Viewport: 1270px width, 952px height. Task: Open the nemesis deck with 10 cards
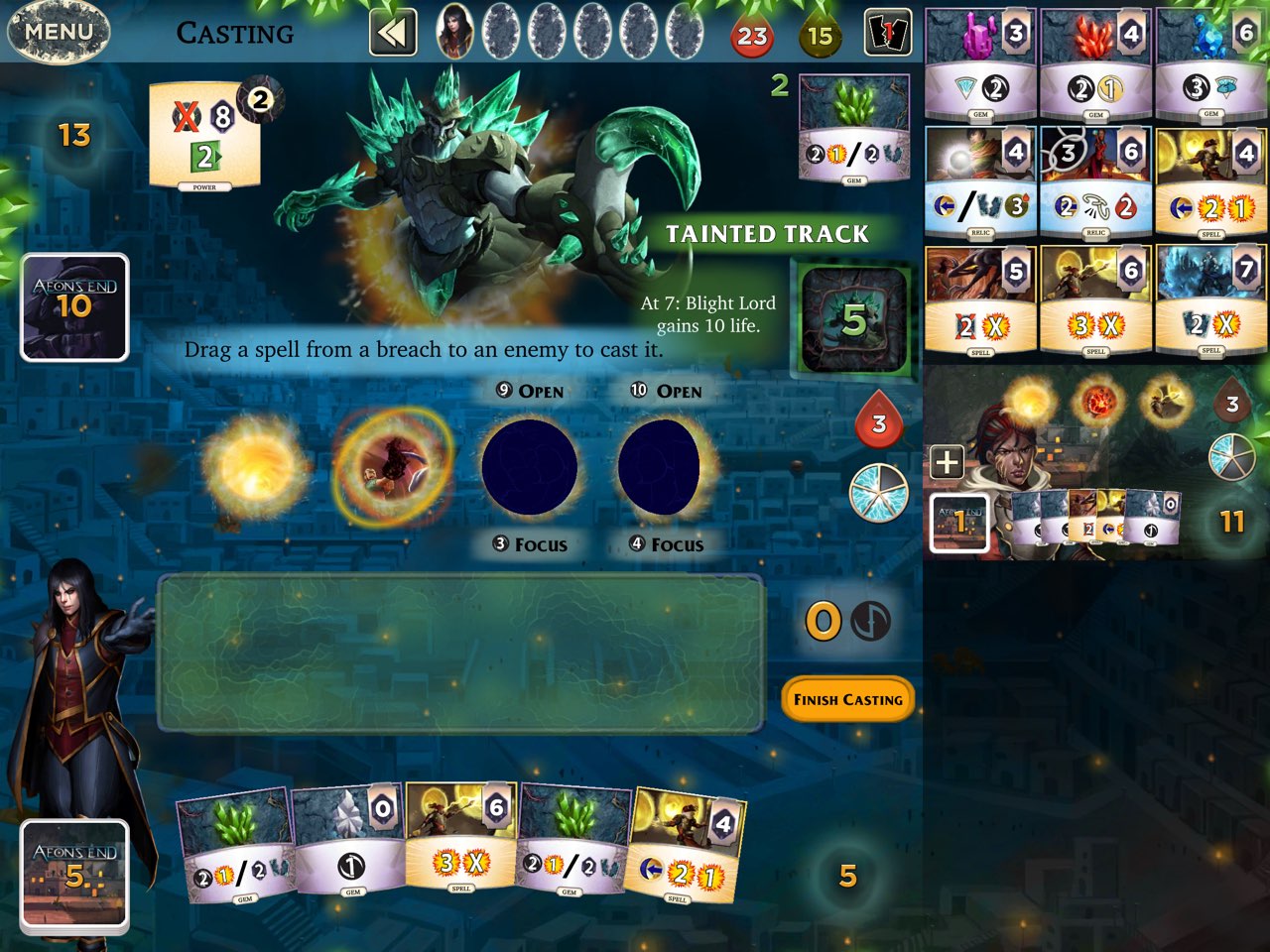75,307
